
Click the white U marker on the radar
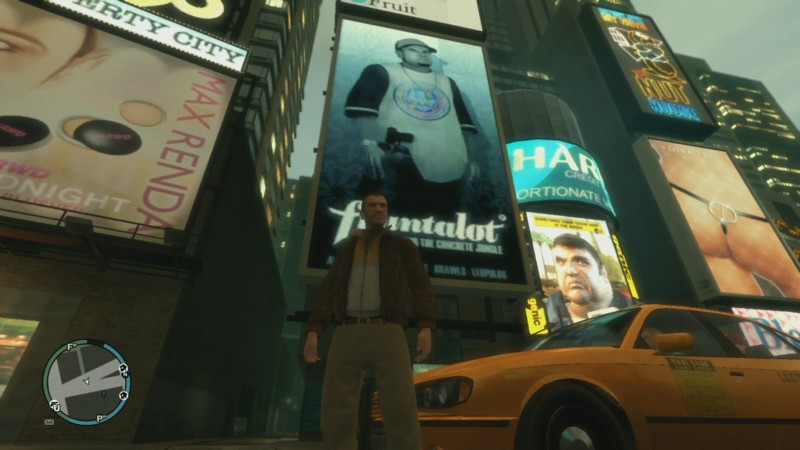(x=55, y=405)
